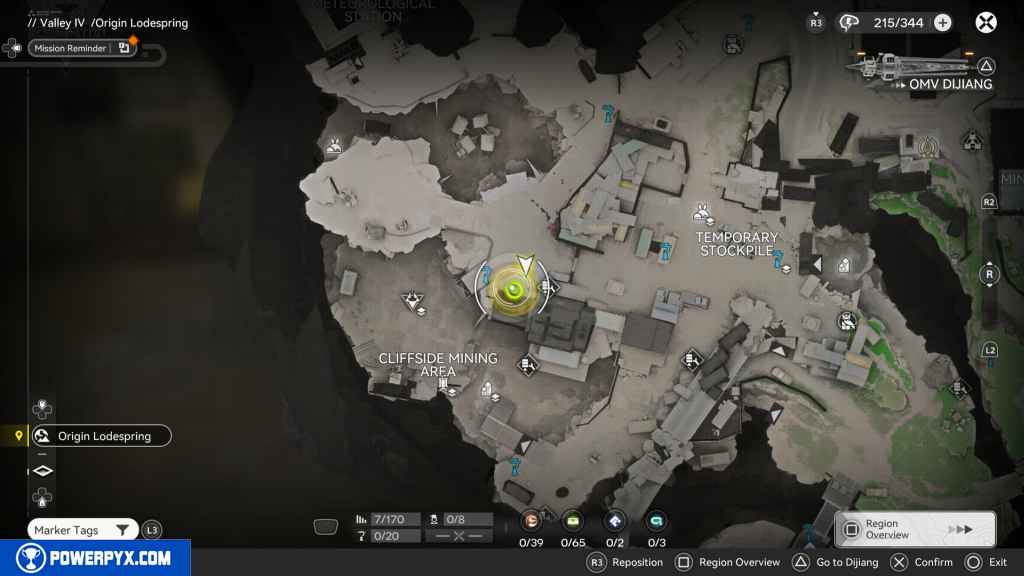Switch to the diamond layer selector
This screenshot has height=576, width=1024.
pyautogui.click(x=43, y=471)
